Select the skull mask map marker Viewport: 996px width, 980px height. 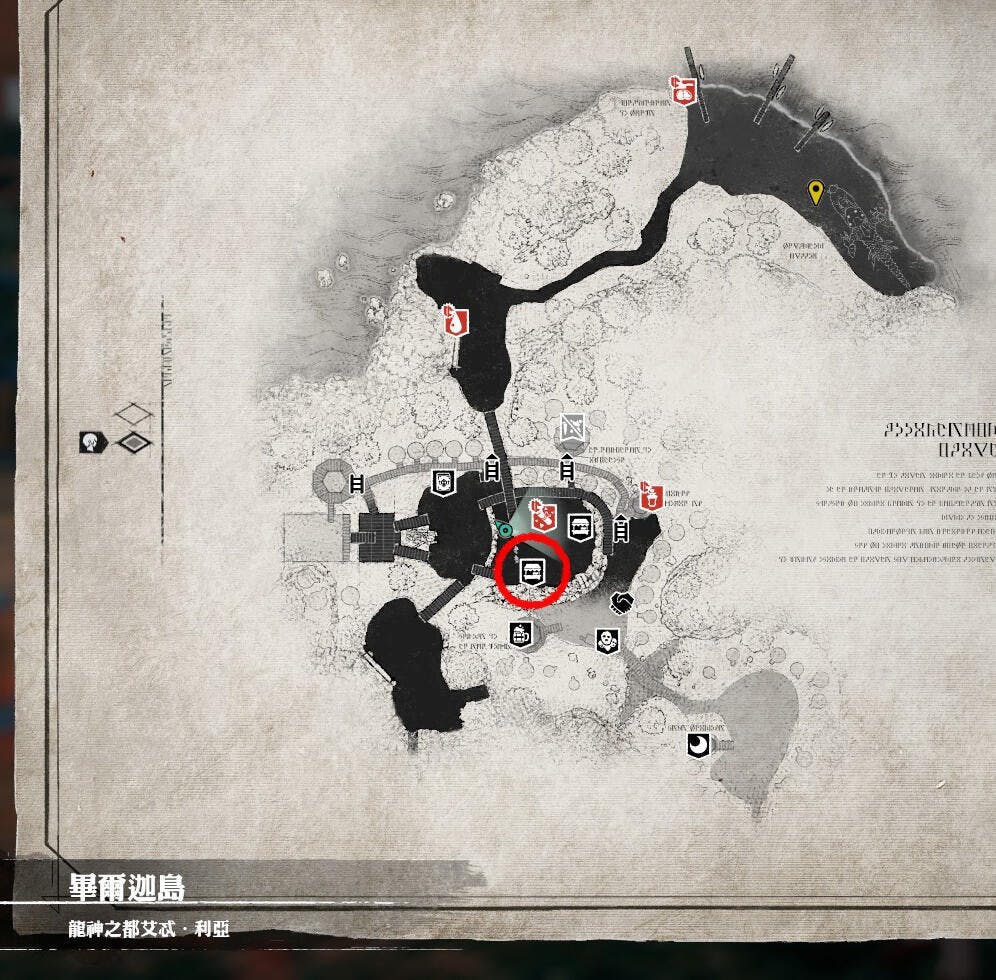[x=604, y=639]
